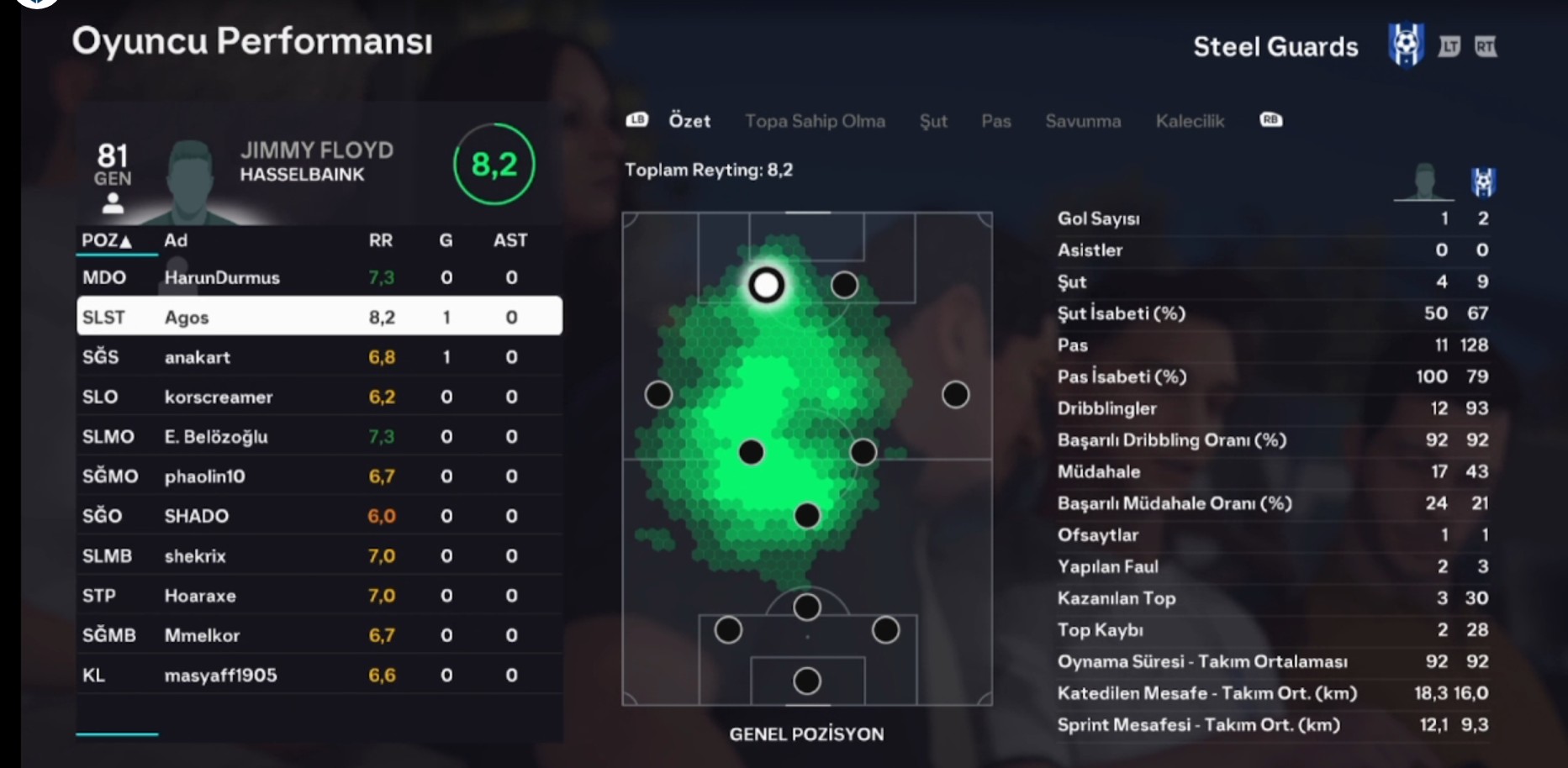Switch to the Özet tab
The height and width of the screenshot is (768, 1568).
[x=689, y=121]
